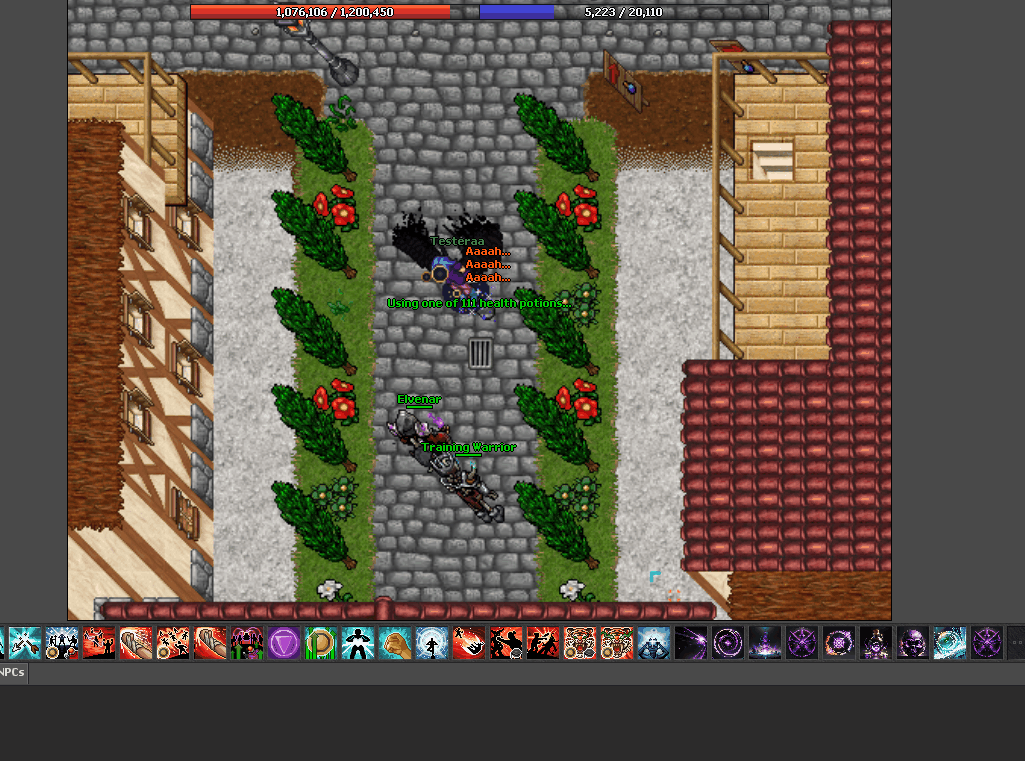Use the teal eye ability icon
The height and width of the screenshot is (761, 1025).
pos(949,643)
